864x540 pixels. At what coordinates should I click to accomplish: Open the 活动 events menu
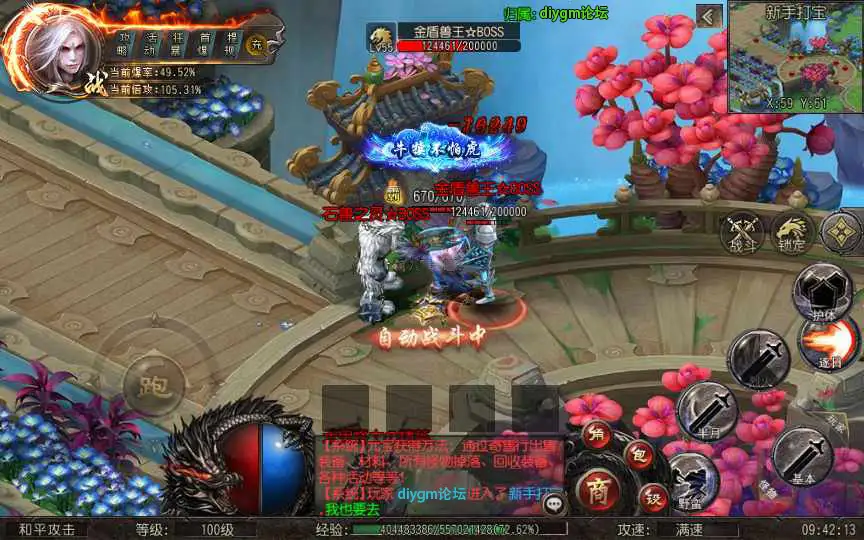point(149,42)
